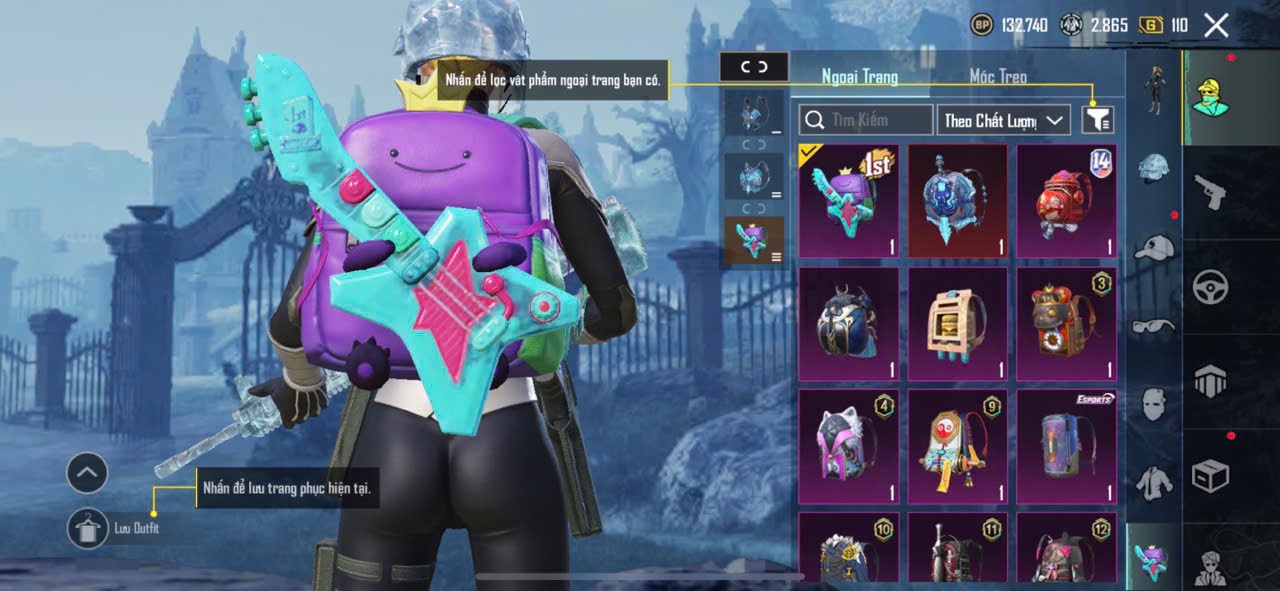The width and height of the screenshot is (1280, 591).
Task: Toggle the owned-items filter funnel
Action: tap(1097, 120)
